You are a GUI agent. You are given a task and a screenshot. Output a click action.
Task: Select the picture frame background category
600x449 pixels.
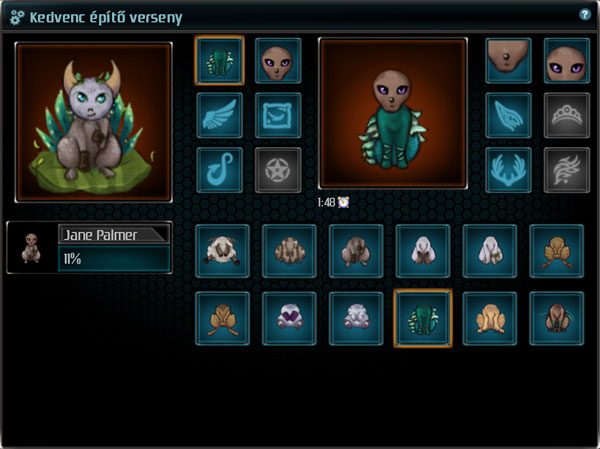pyautogui.click(x=278, y=115)
